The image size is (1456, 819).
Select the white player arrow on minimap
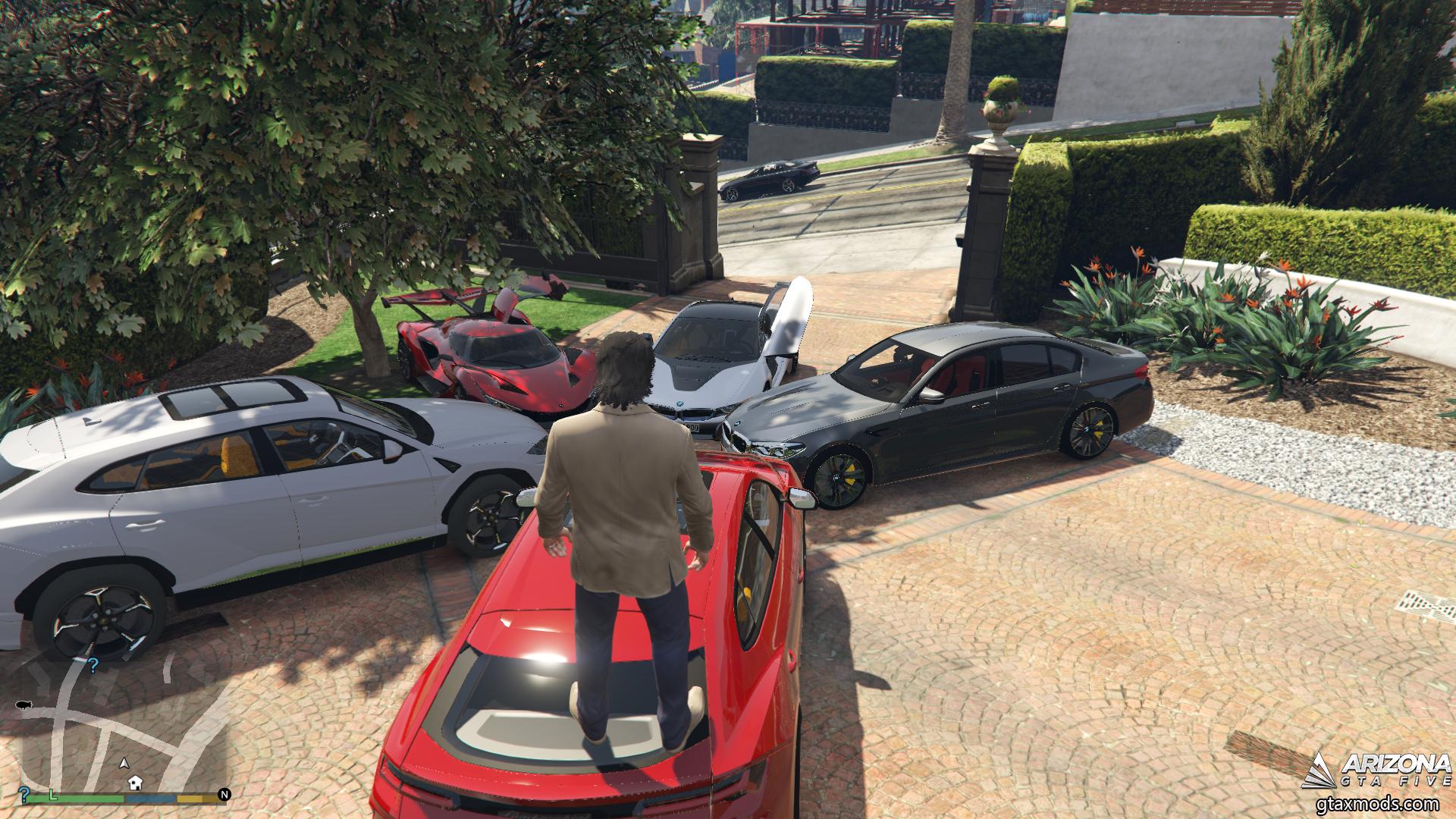[x=125, y=763]
